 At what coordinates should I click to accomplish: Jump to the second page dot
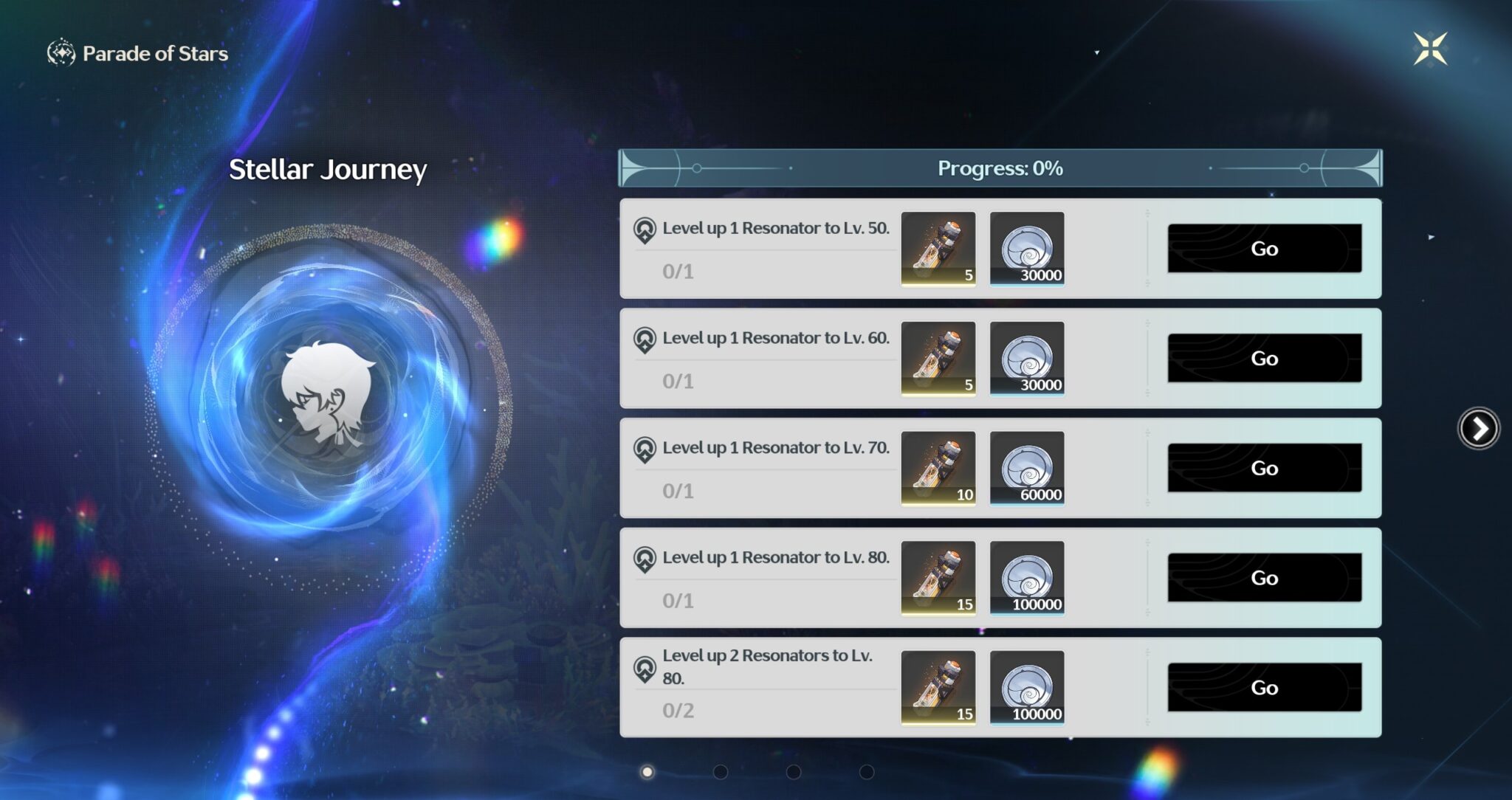(721, 772)
